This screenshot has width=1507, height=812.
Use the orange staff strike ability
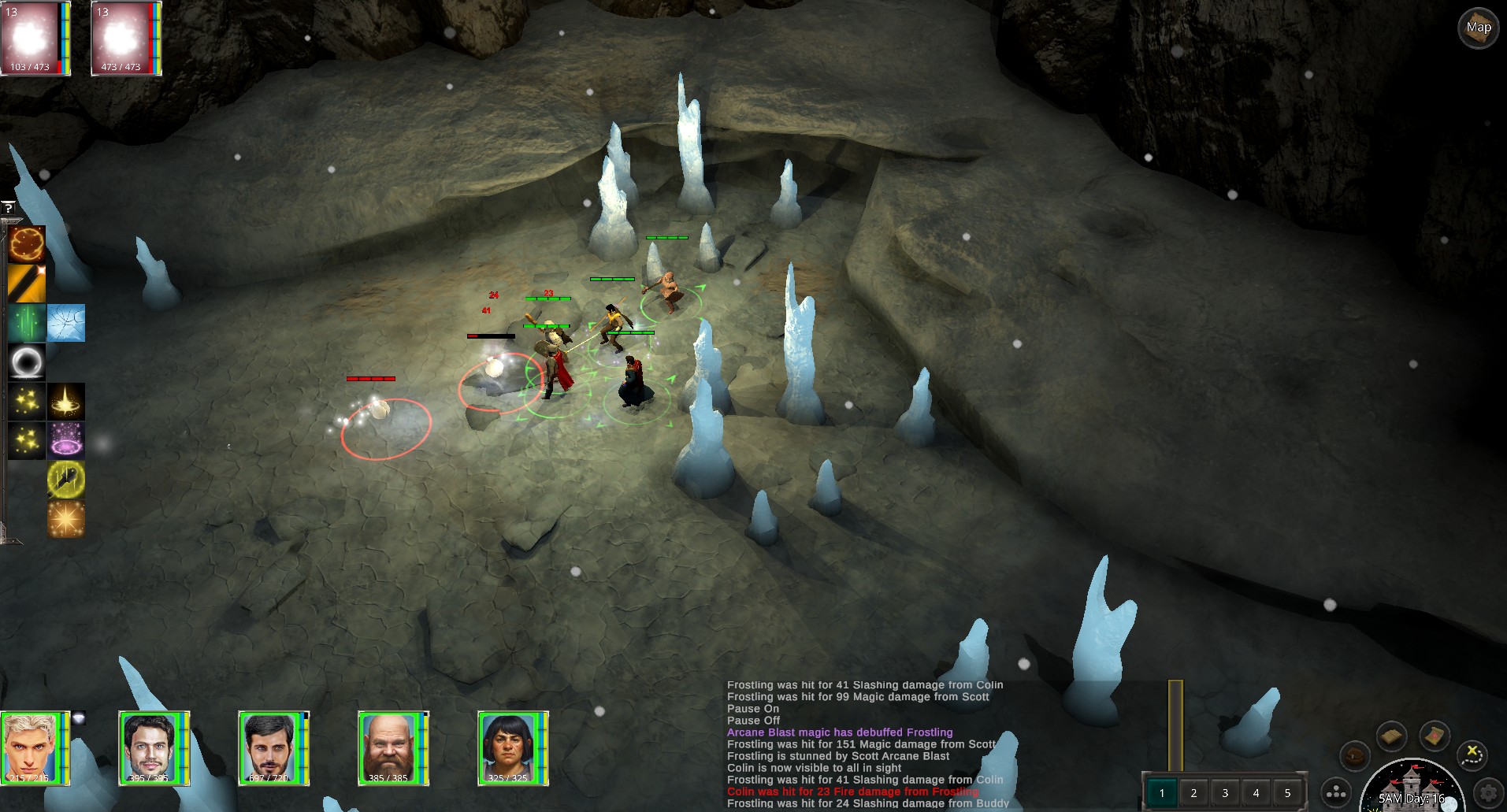click(x=27, y=284)
